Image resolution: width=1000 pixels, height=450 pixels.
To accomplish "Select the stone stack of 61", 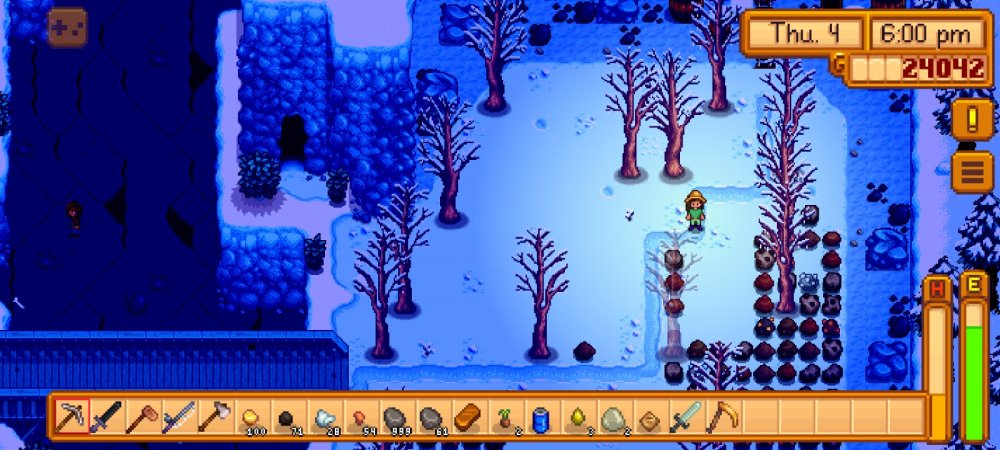I will click(430, 416).
